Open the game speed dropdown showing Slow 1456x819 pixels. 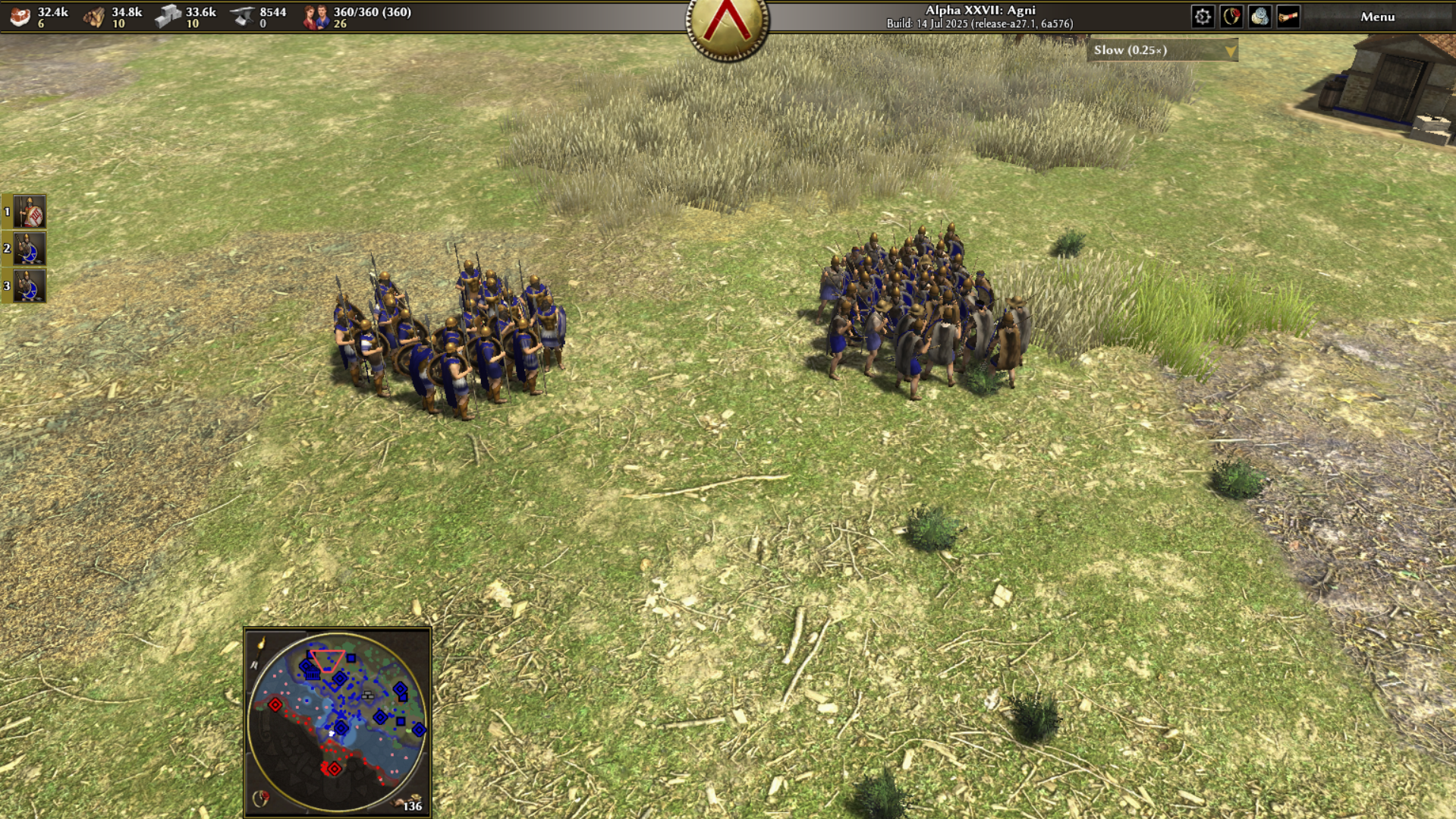point(1162,50)
